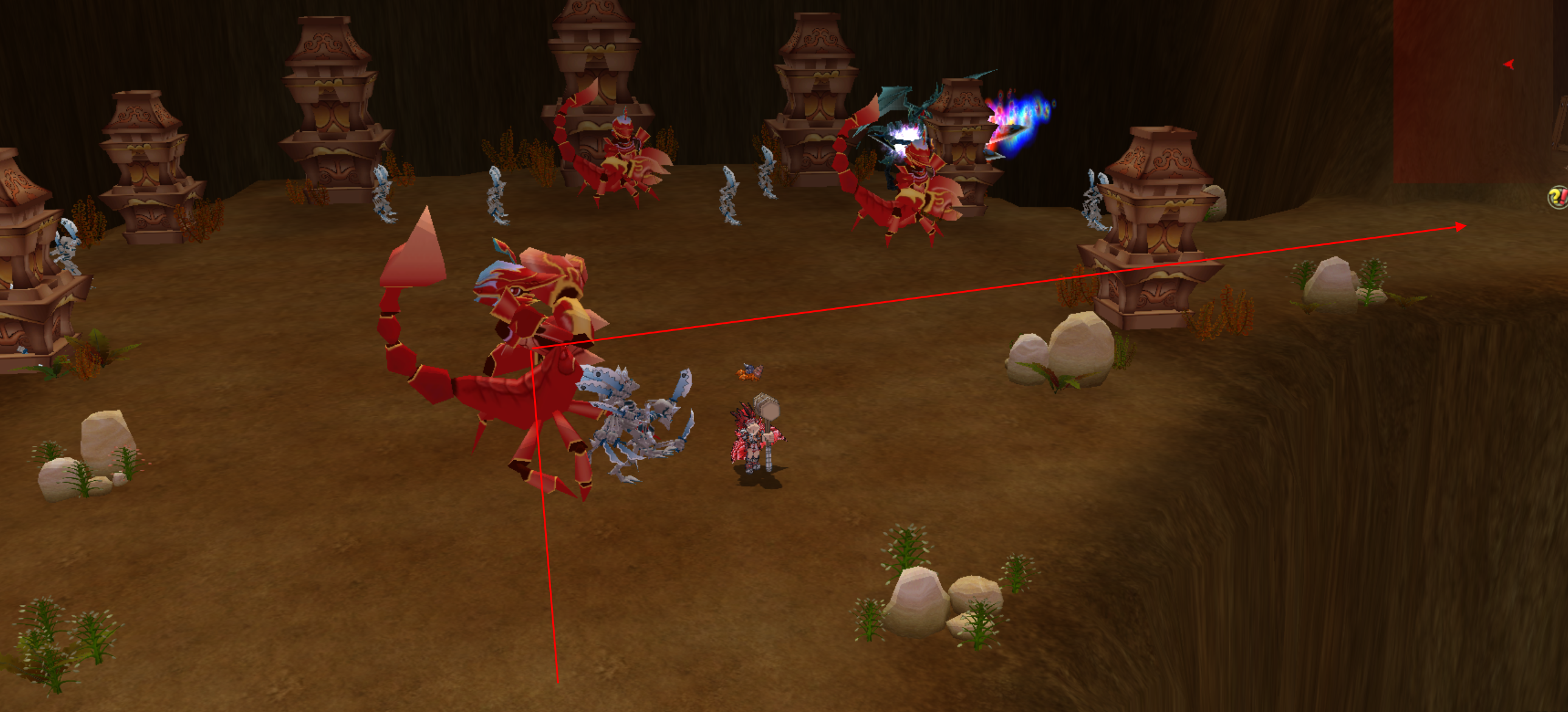
Task: Open the quest help ?! icon
Action: [x=1558, y=197]
